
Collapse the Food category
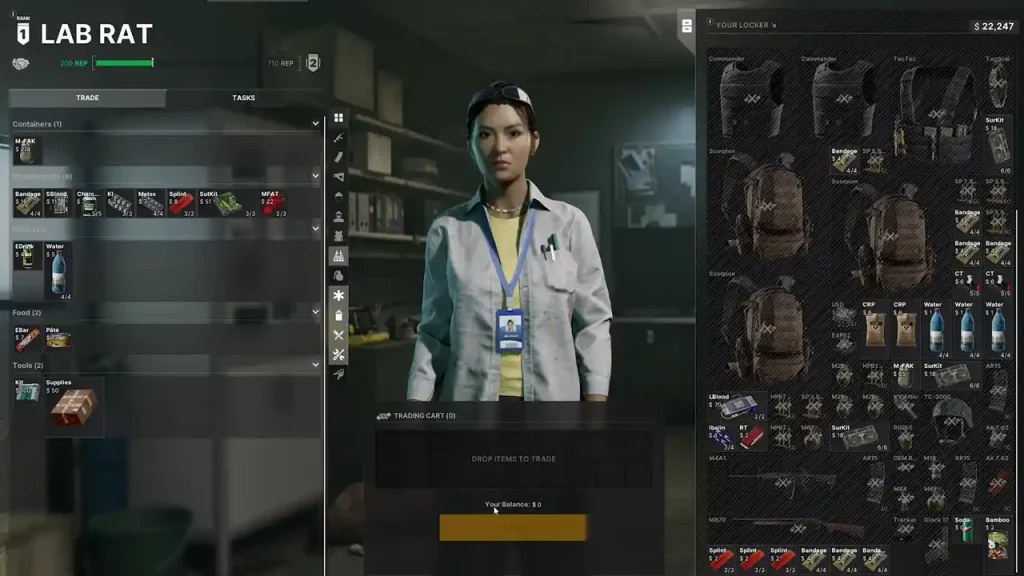point(315,313)
